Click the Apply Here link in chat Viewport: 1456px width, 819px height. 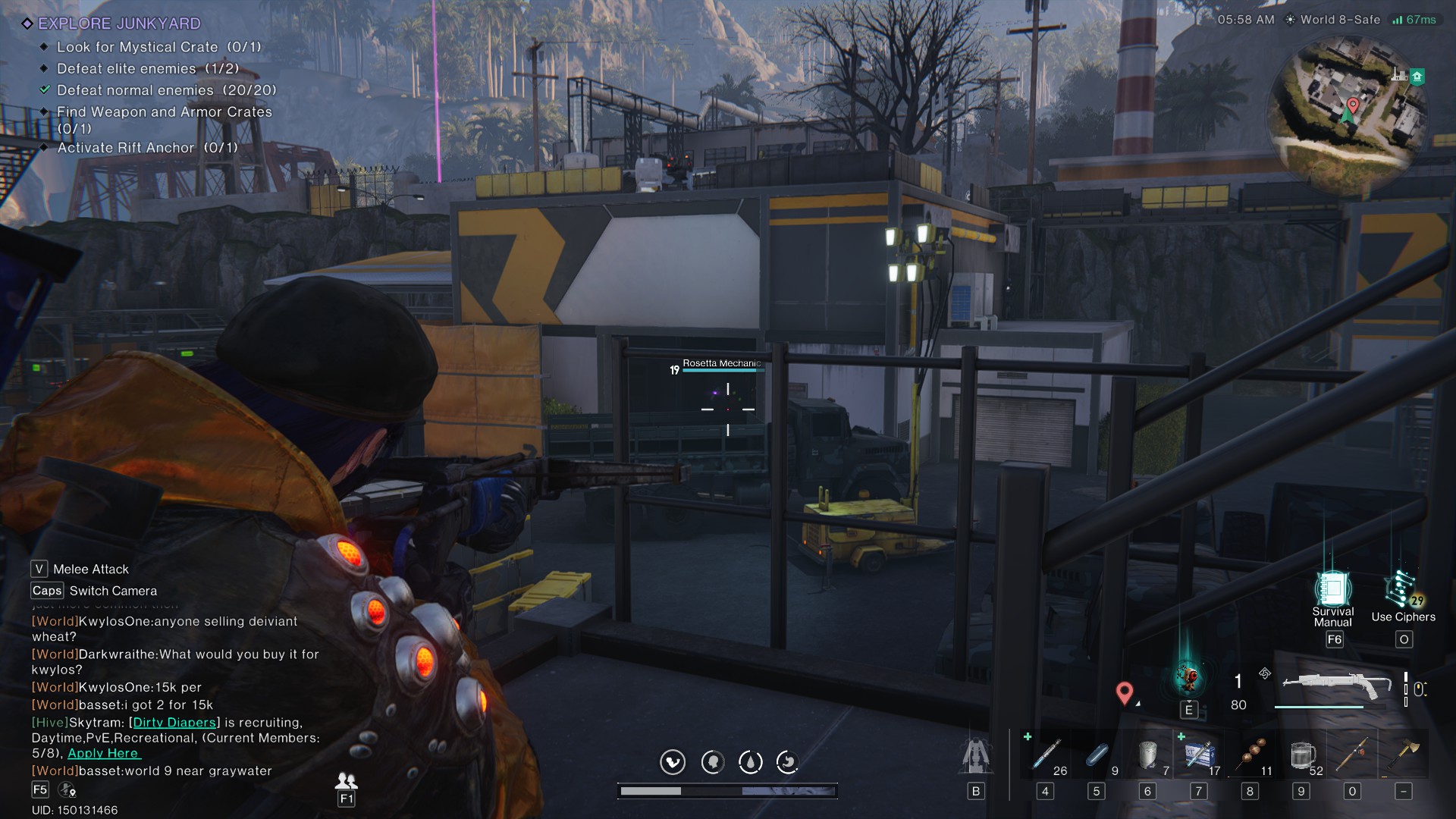[103, 753]
